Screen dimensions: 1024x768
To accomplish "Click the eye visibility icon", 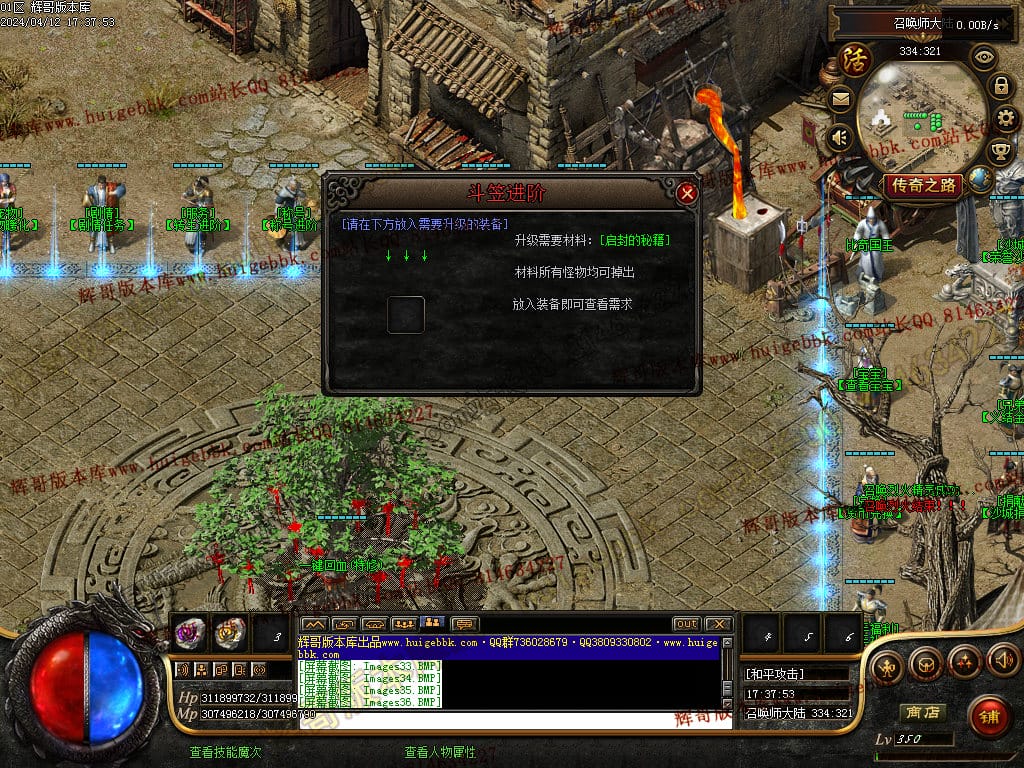I will point(984,56).
